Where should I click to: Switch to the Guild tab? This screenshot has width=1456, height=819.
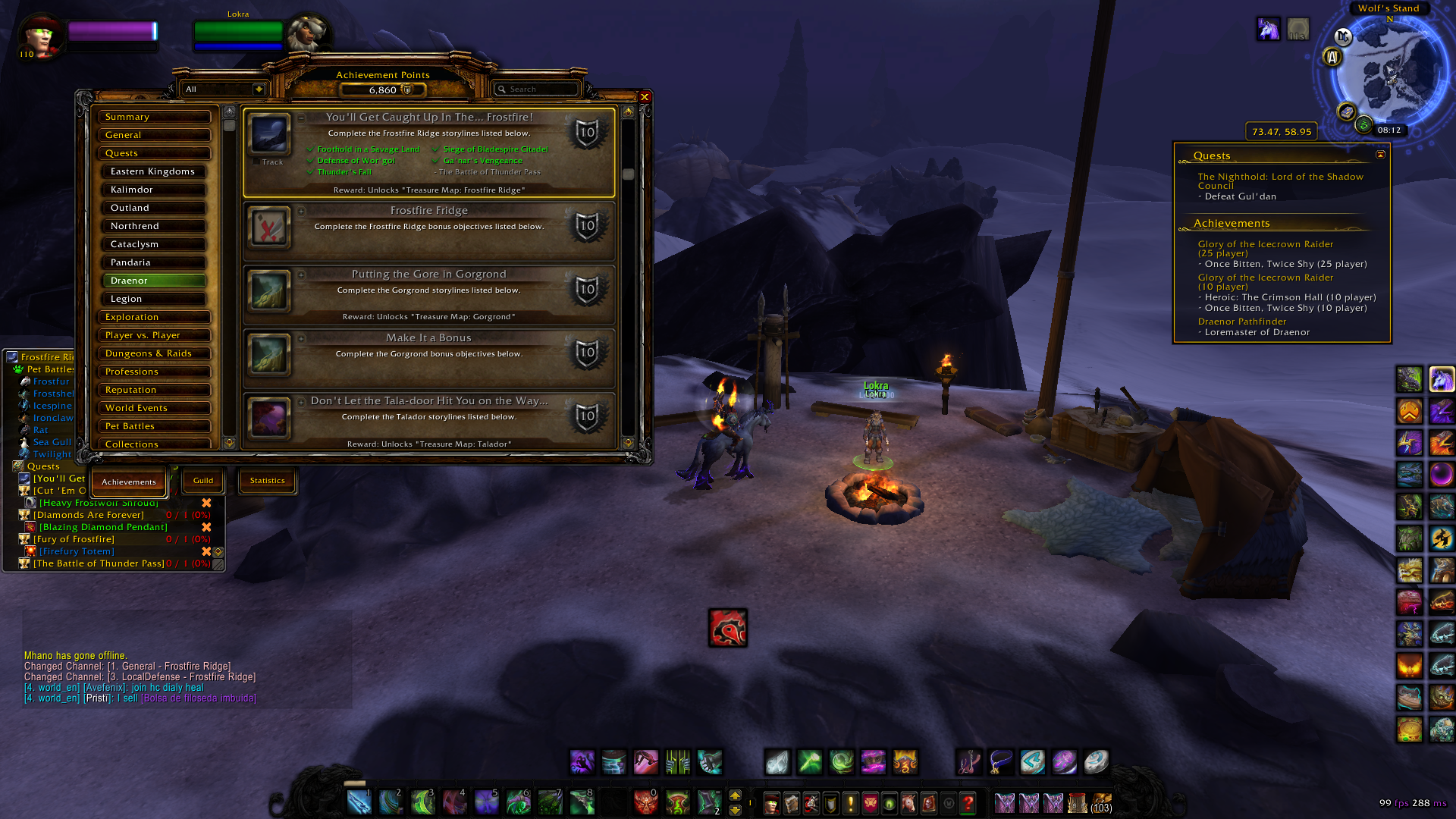click(x=203, y=481)
